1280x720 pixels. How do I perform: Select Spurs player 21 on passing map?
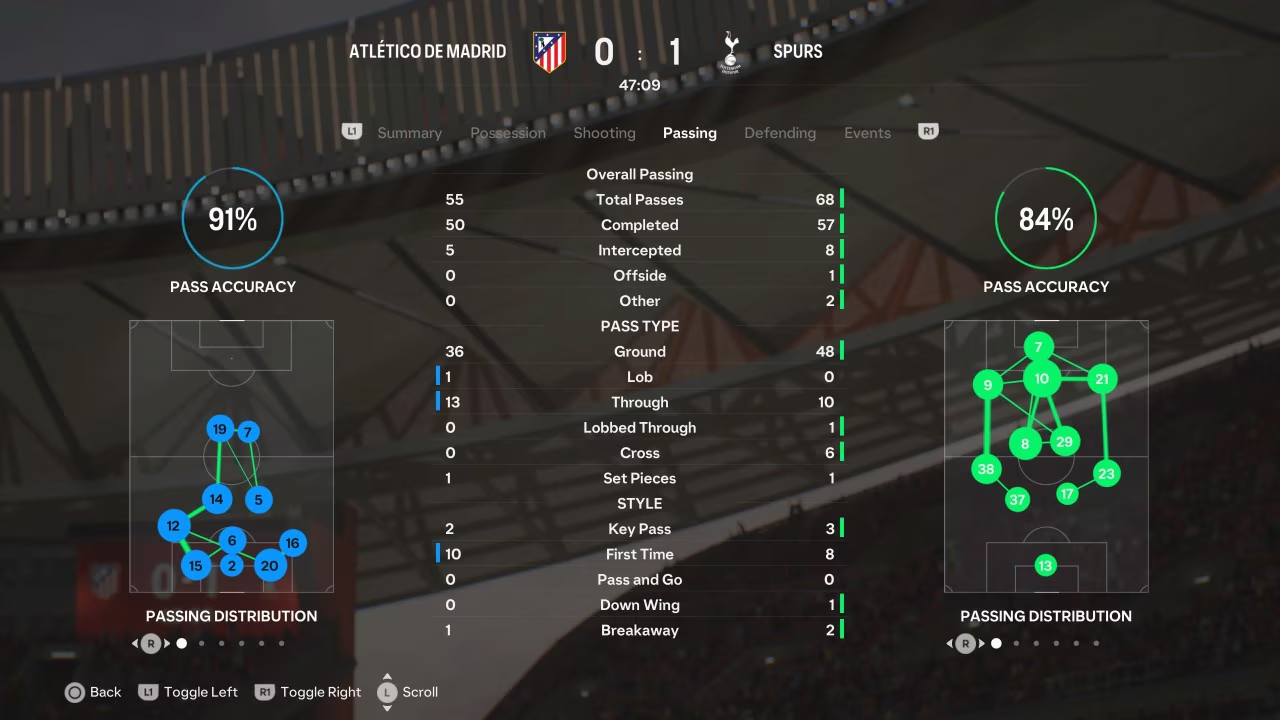pyautogui.click(x=1102, y=379)
